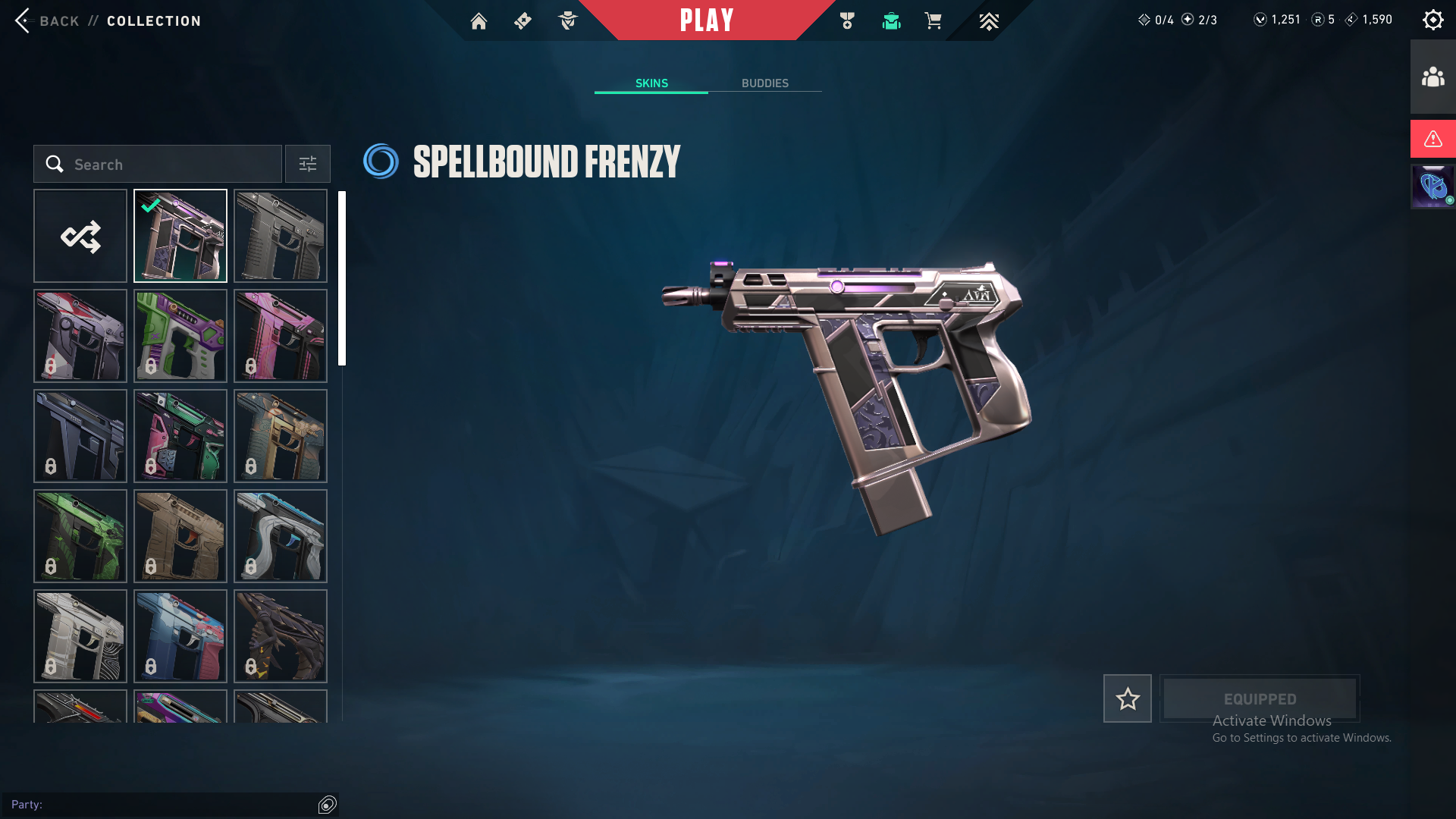
Task: Select the blue and pink Frenzy skin
Action: pyautogui.click(x=180, y=636)
